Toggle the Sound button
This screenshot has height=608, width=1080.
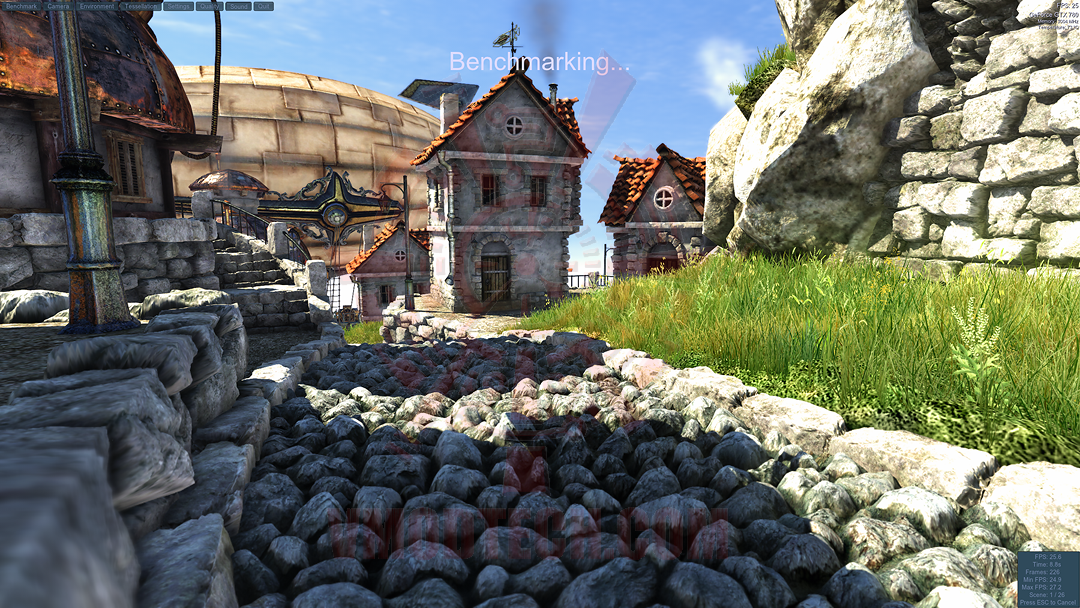238,6
